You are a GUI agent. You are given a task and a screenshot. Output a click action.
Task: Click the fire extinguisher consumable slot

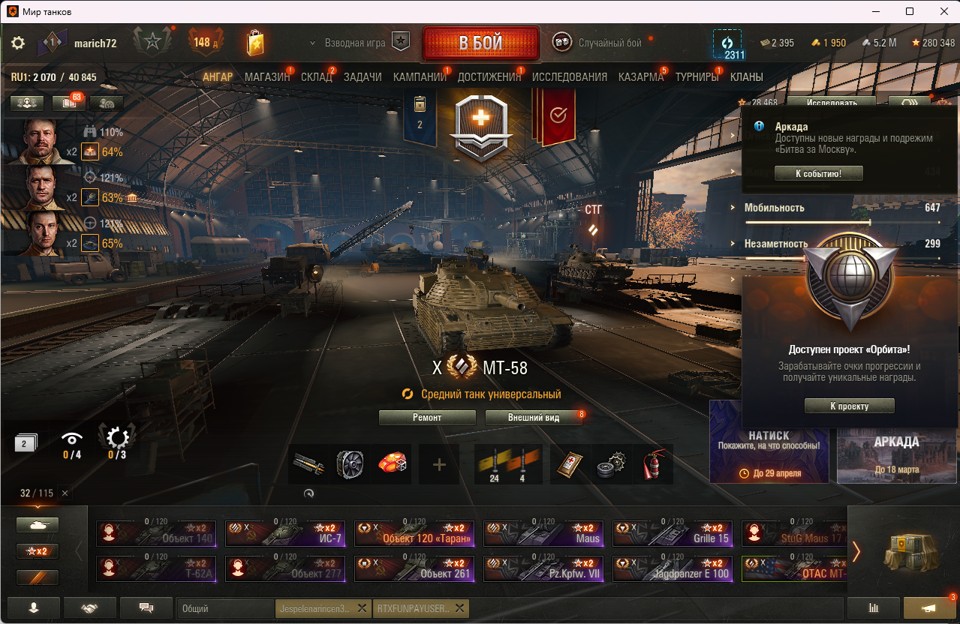point(651,465)
